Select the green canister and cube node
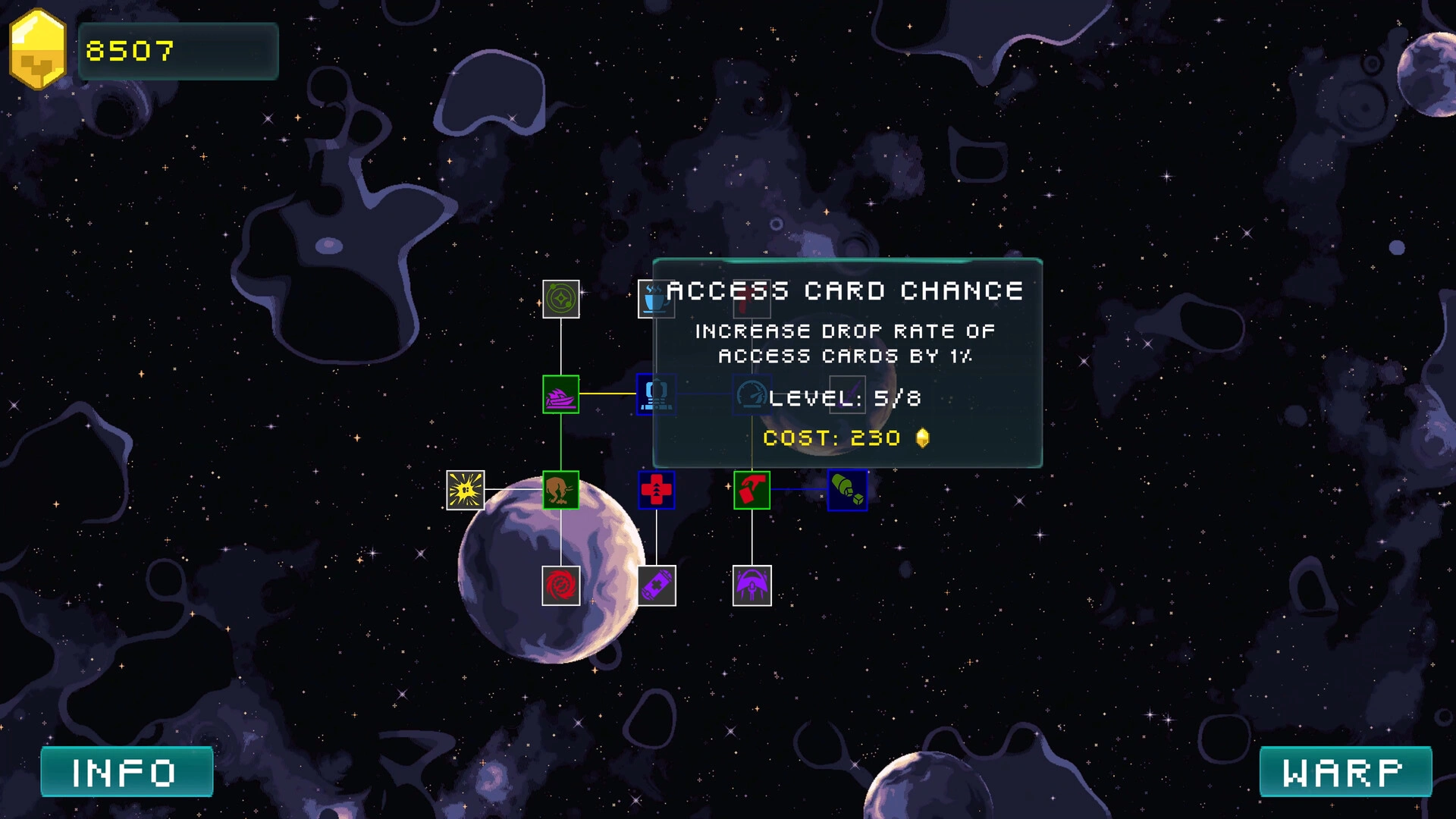The width and height of the screenshot is (1456, 819). tap(848, 490)
